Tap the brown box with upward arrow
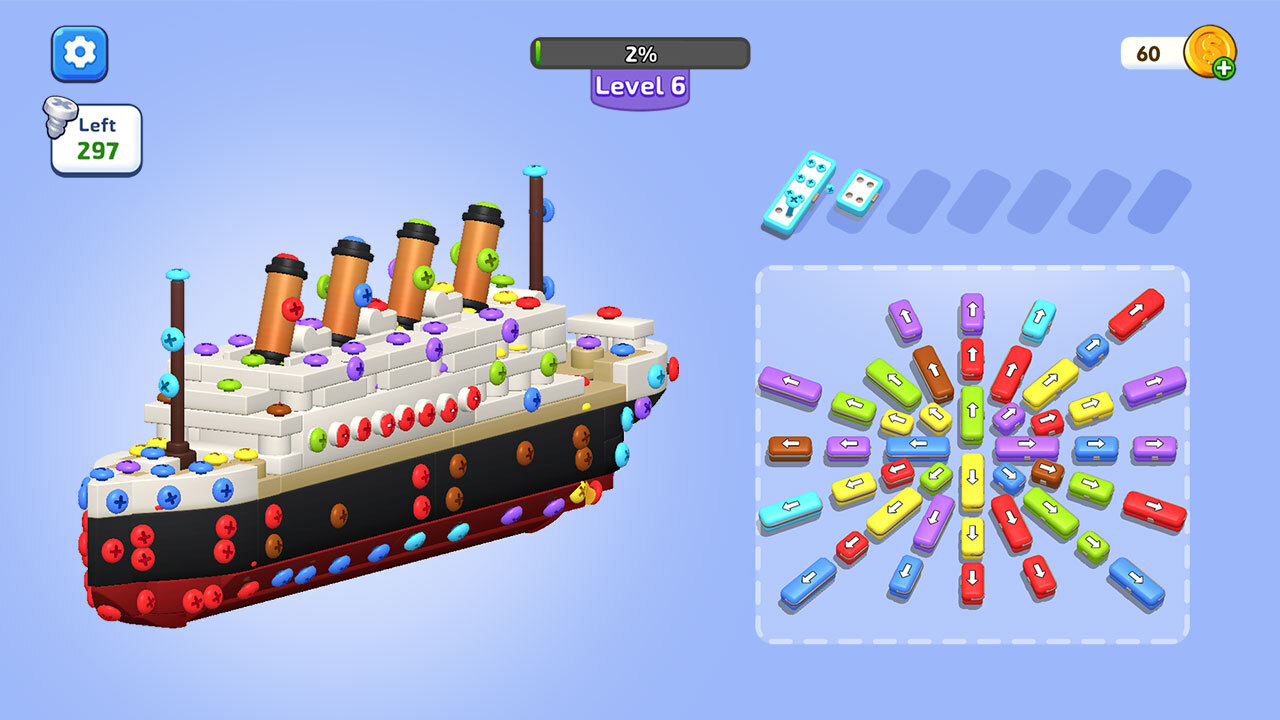Screen dimensions: 1280x720 click(x=933, y=372)
